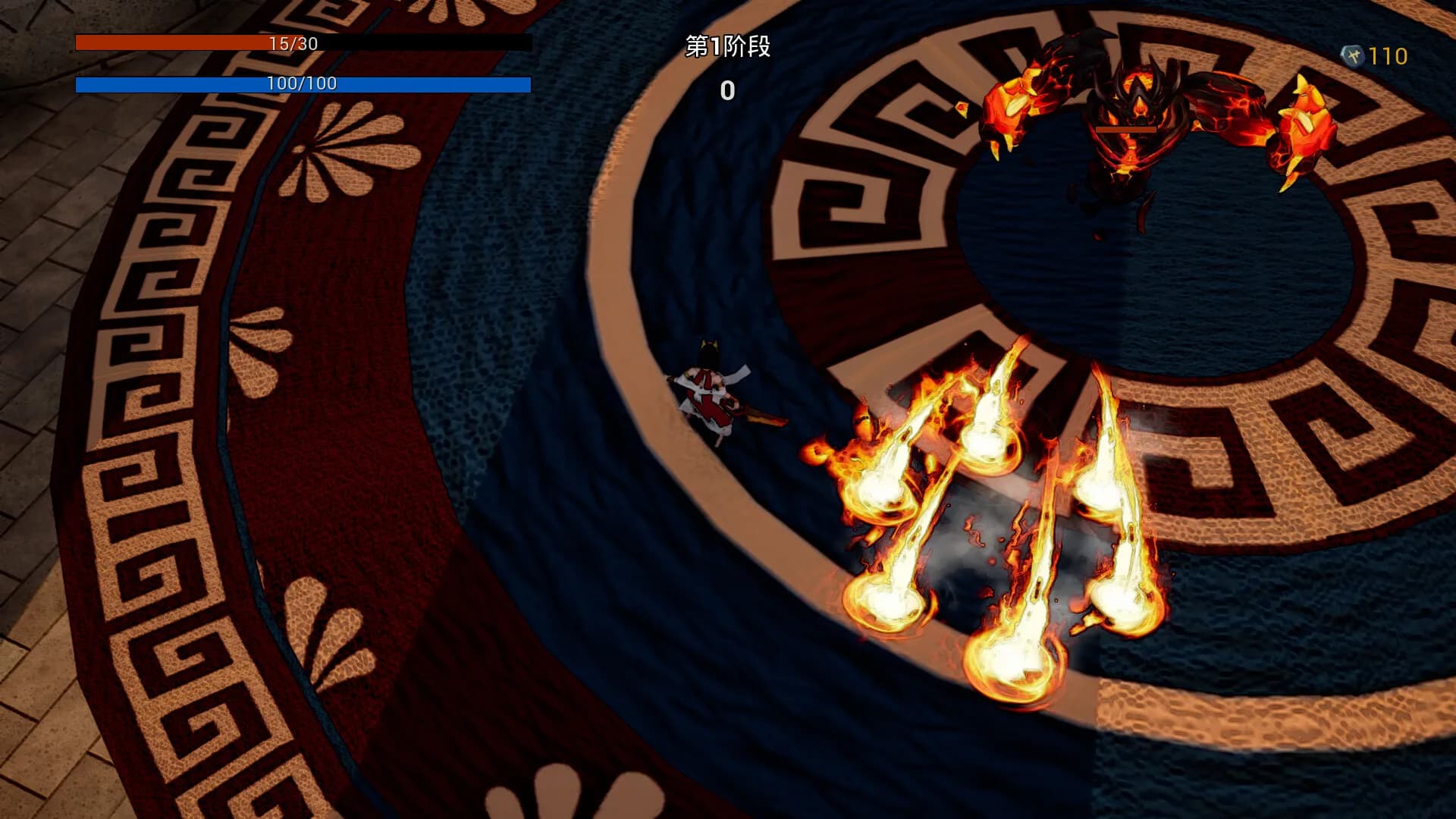Click the boss's small orange health bar
This screenshot has height=819, width=1456.
1125,130
